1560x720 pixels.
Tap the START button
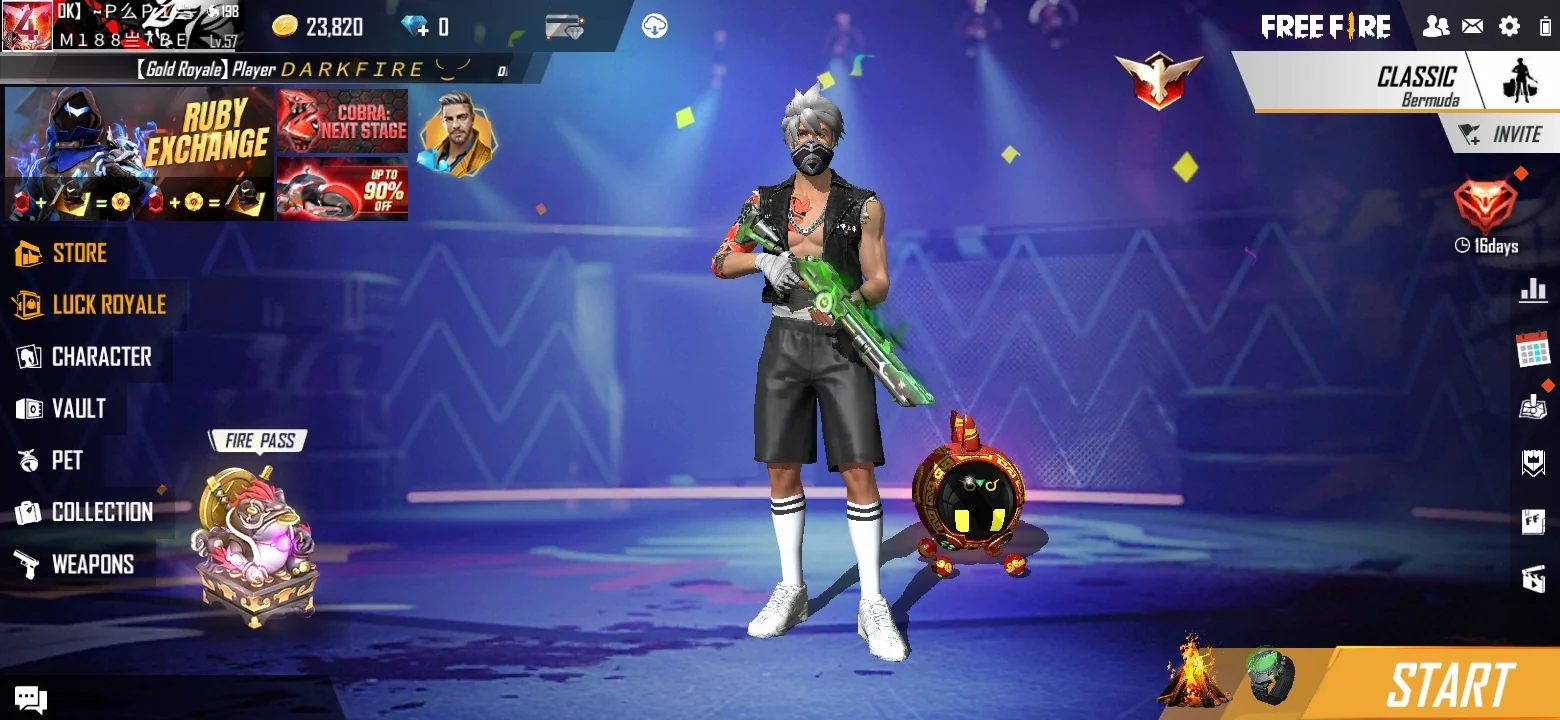[1449, 686]
